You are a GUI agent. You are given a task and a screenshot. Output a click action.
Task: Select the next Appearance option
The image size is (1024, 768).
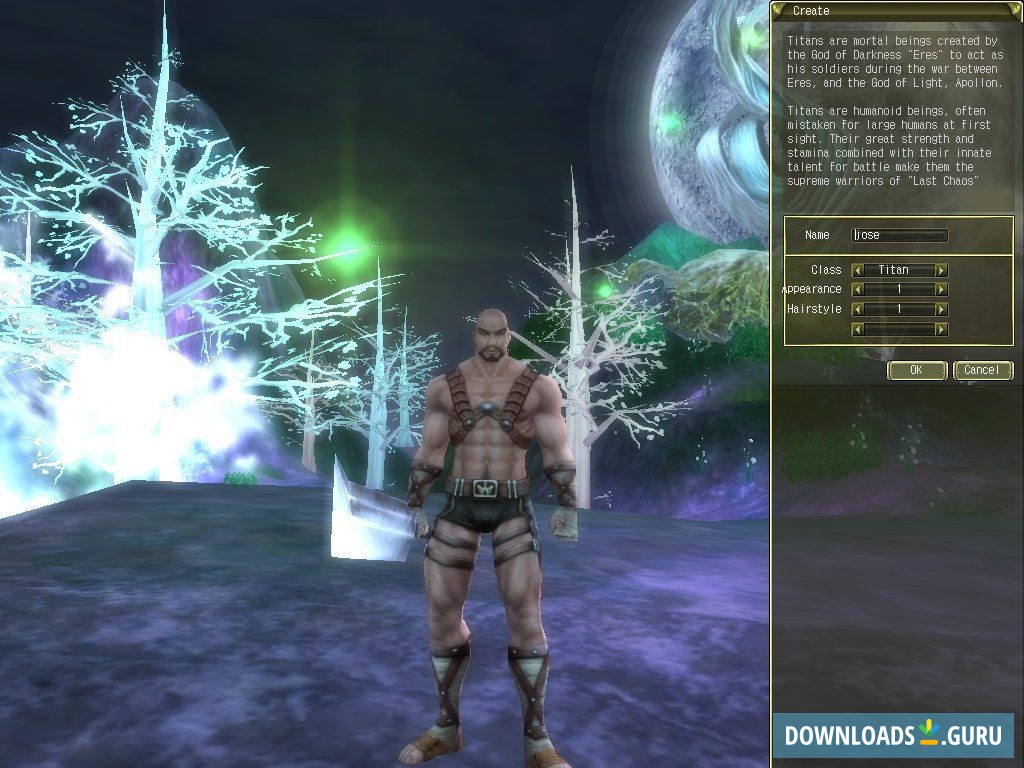click(941, 289)
